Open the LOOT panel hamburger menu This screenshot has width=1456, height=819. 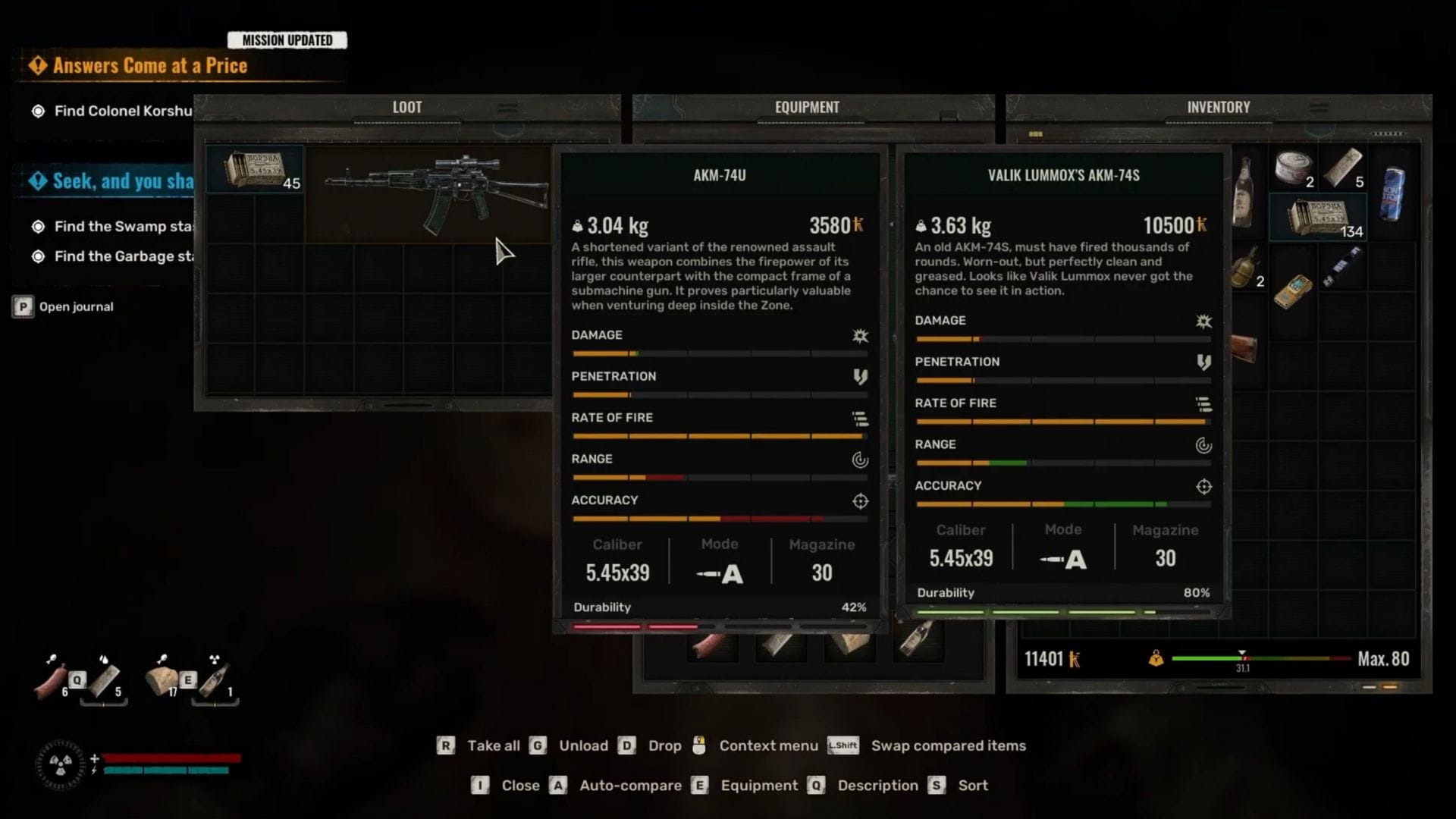click(507, 108)
